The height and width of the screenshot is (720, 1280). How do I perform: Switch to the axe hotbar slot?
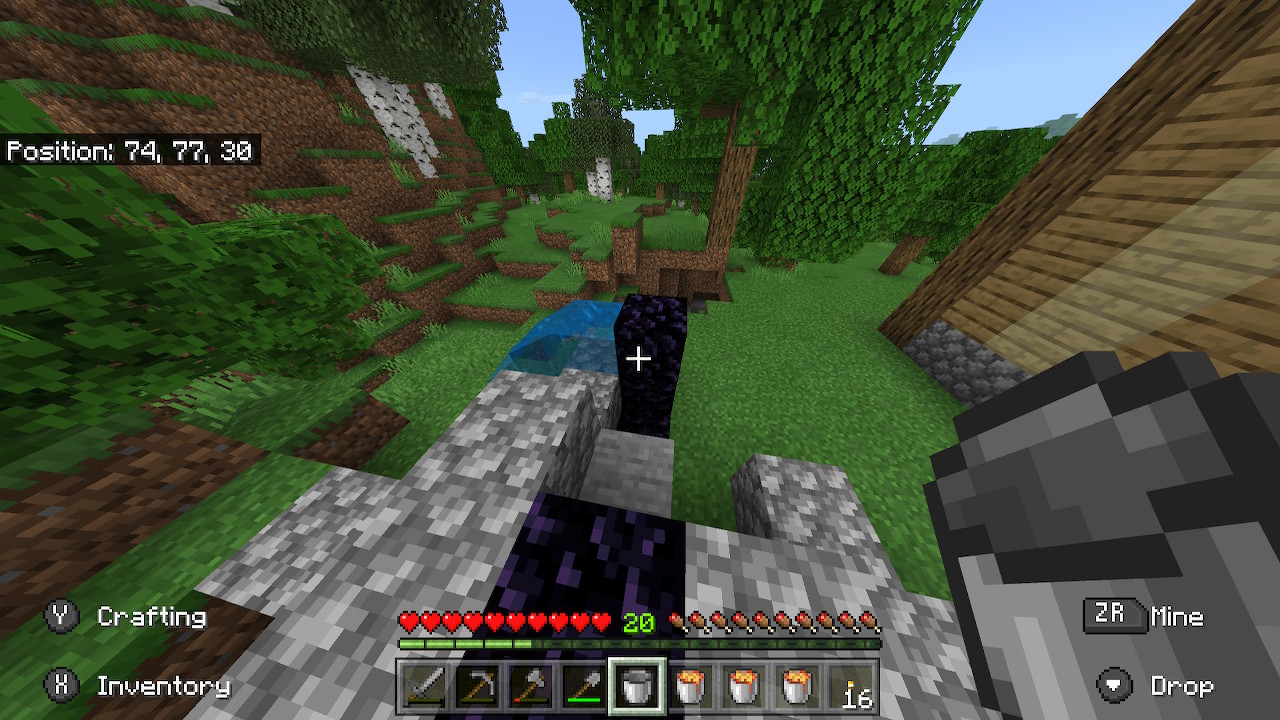click(530, 687)
